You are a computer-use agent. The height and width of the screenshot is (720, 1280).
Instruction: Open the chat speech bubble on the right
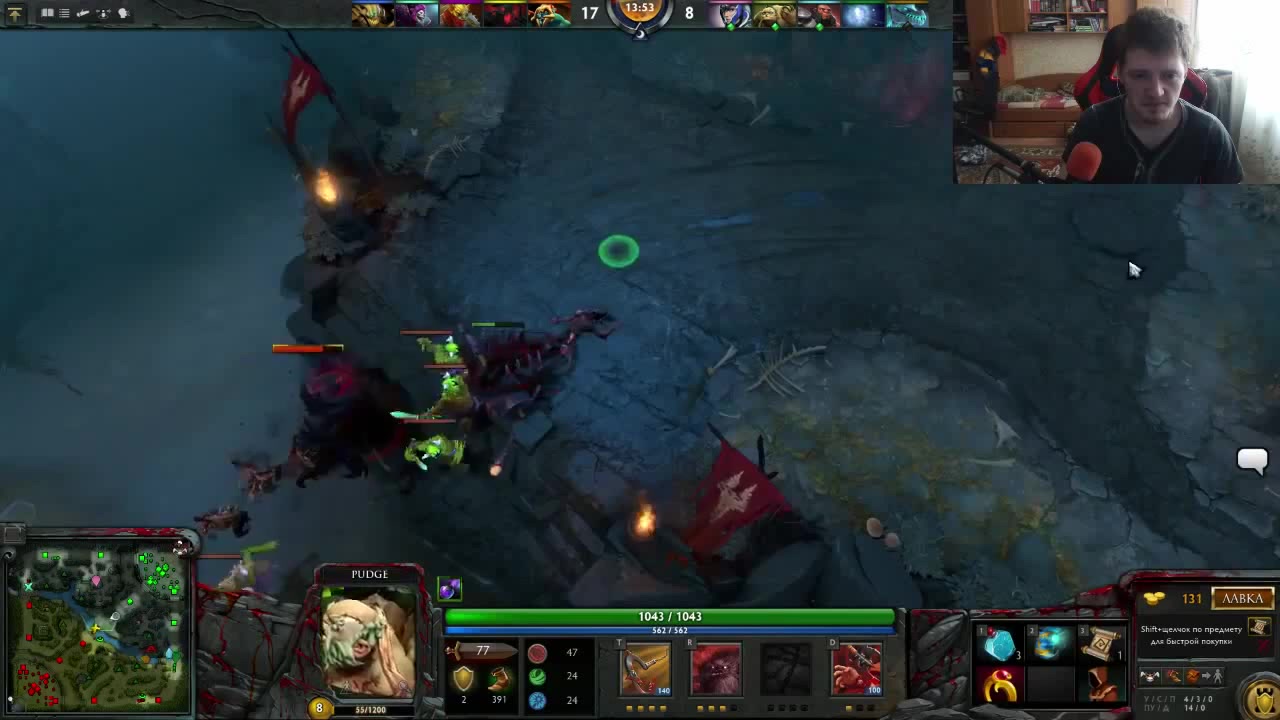(x=1252, y=460)
